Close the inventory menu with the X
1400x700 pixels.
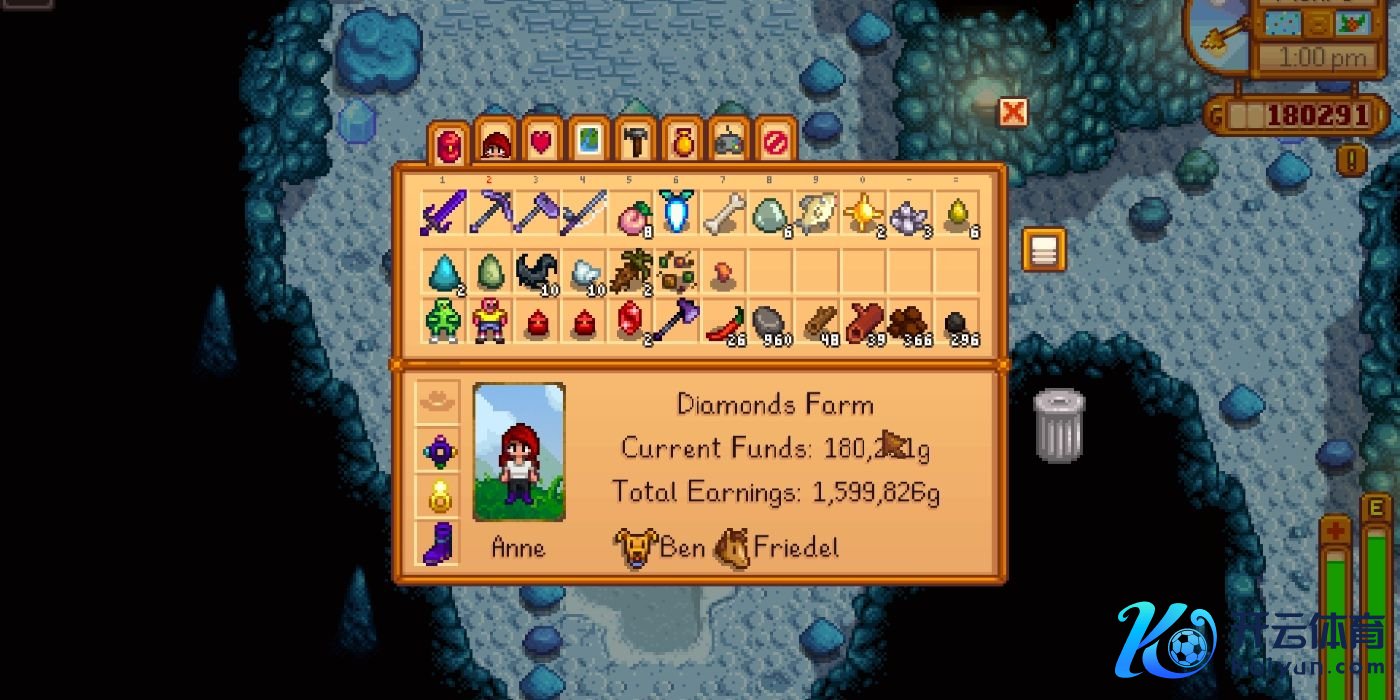click(1013, 112)
